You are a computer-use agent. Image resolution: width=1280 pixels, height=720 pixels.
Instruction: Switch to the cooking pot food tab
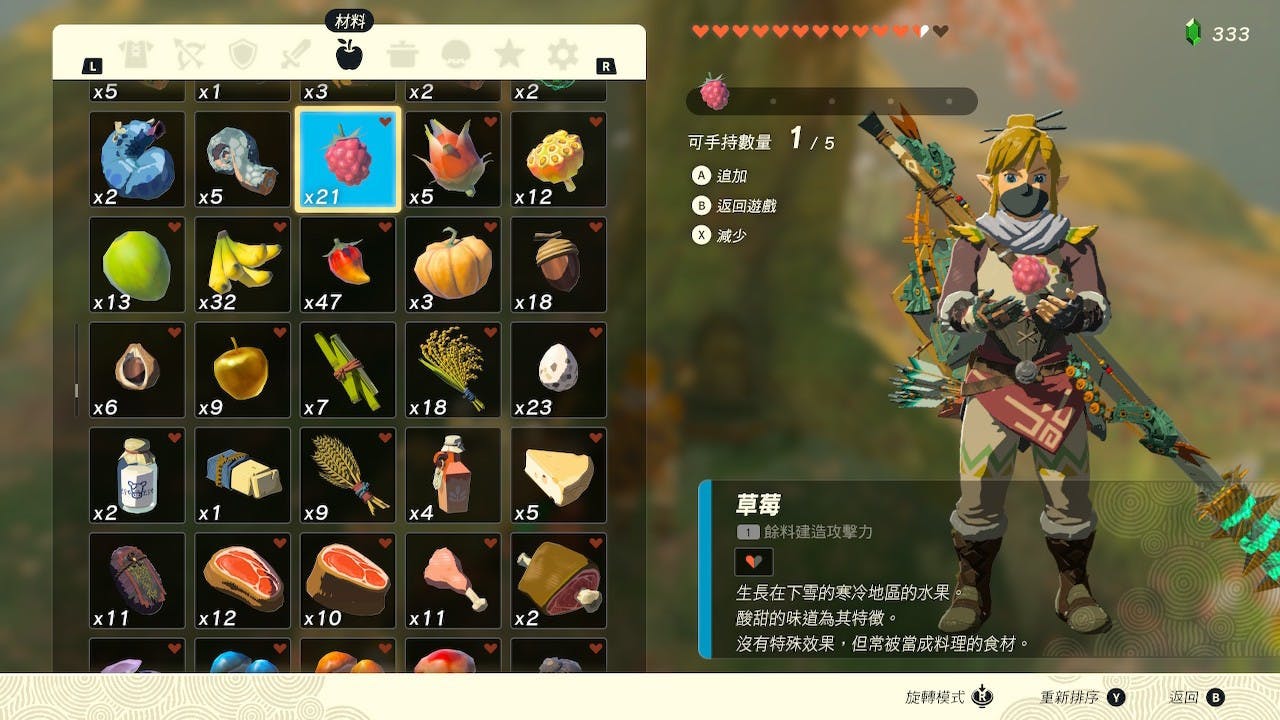coord(403,54)
